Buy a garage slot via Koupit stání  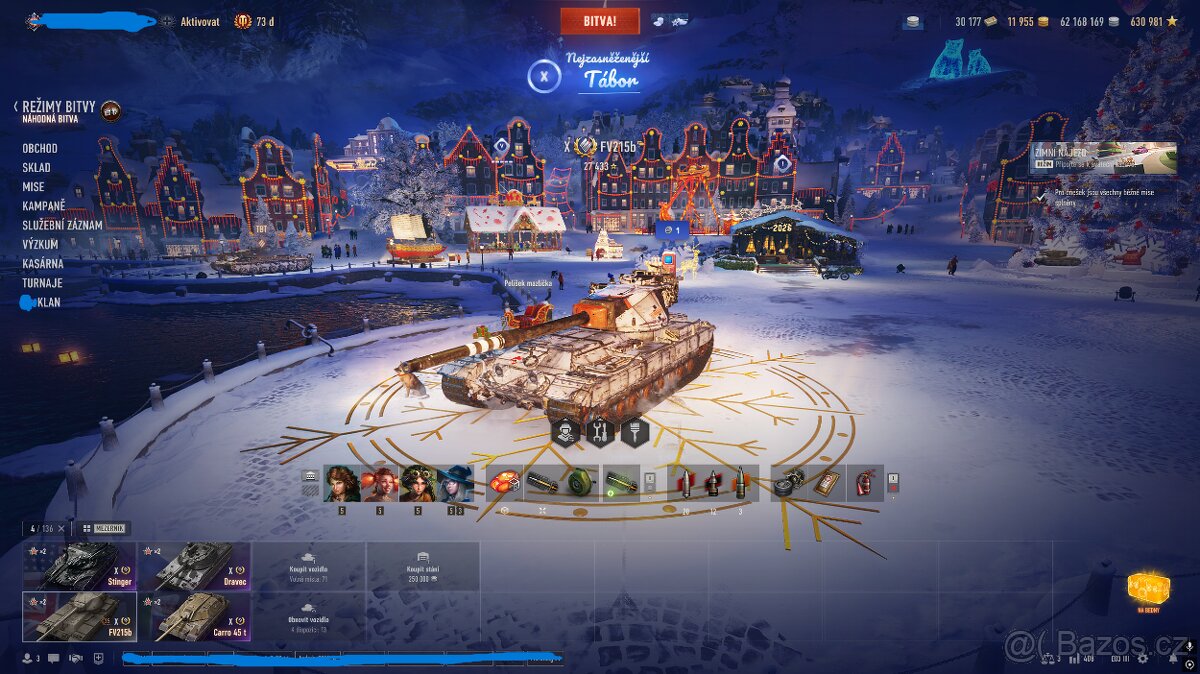(x=422, y=566)
